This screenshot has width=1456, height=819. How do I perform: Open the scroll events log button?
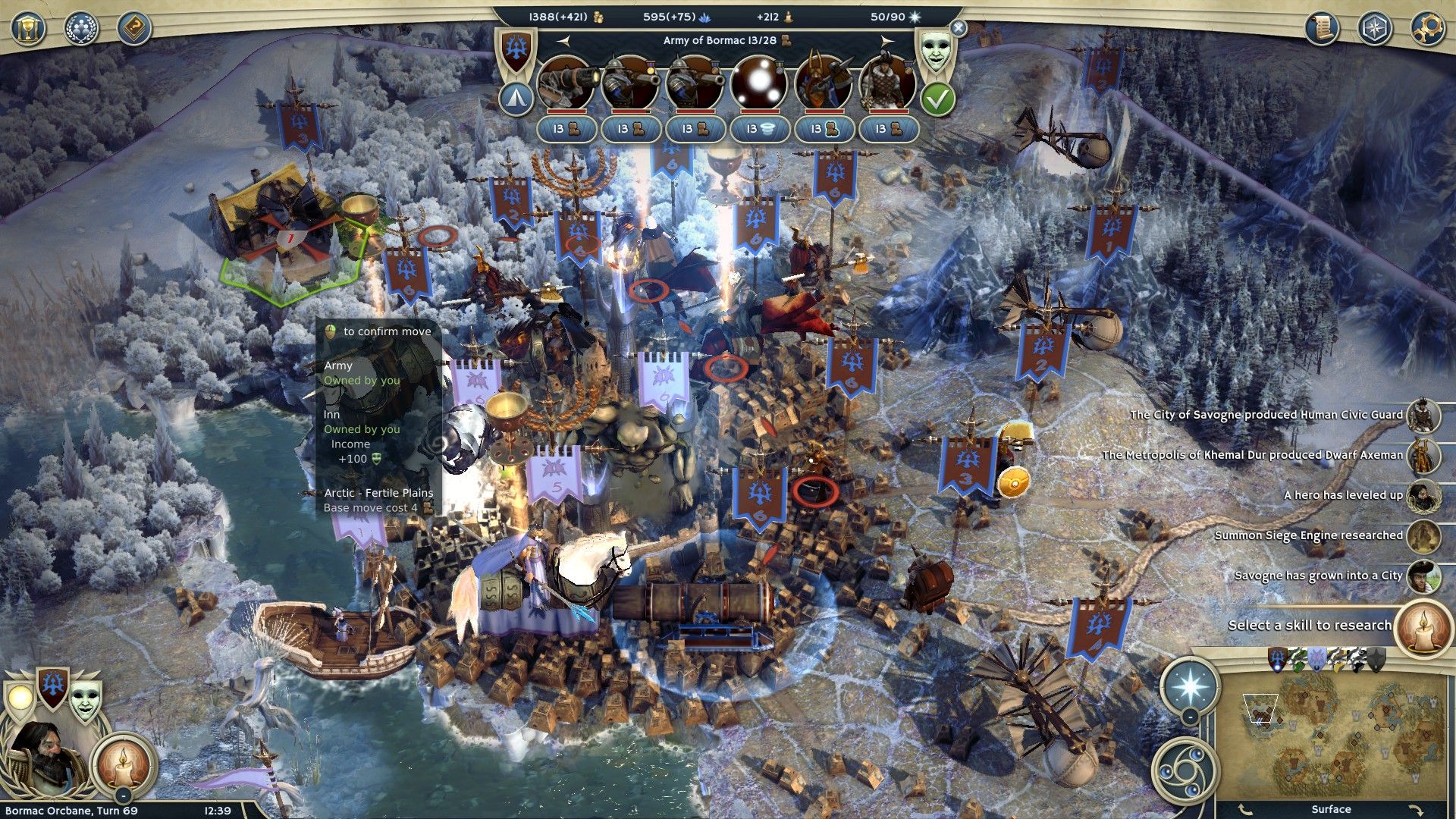click(1322, 29)
